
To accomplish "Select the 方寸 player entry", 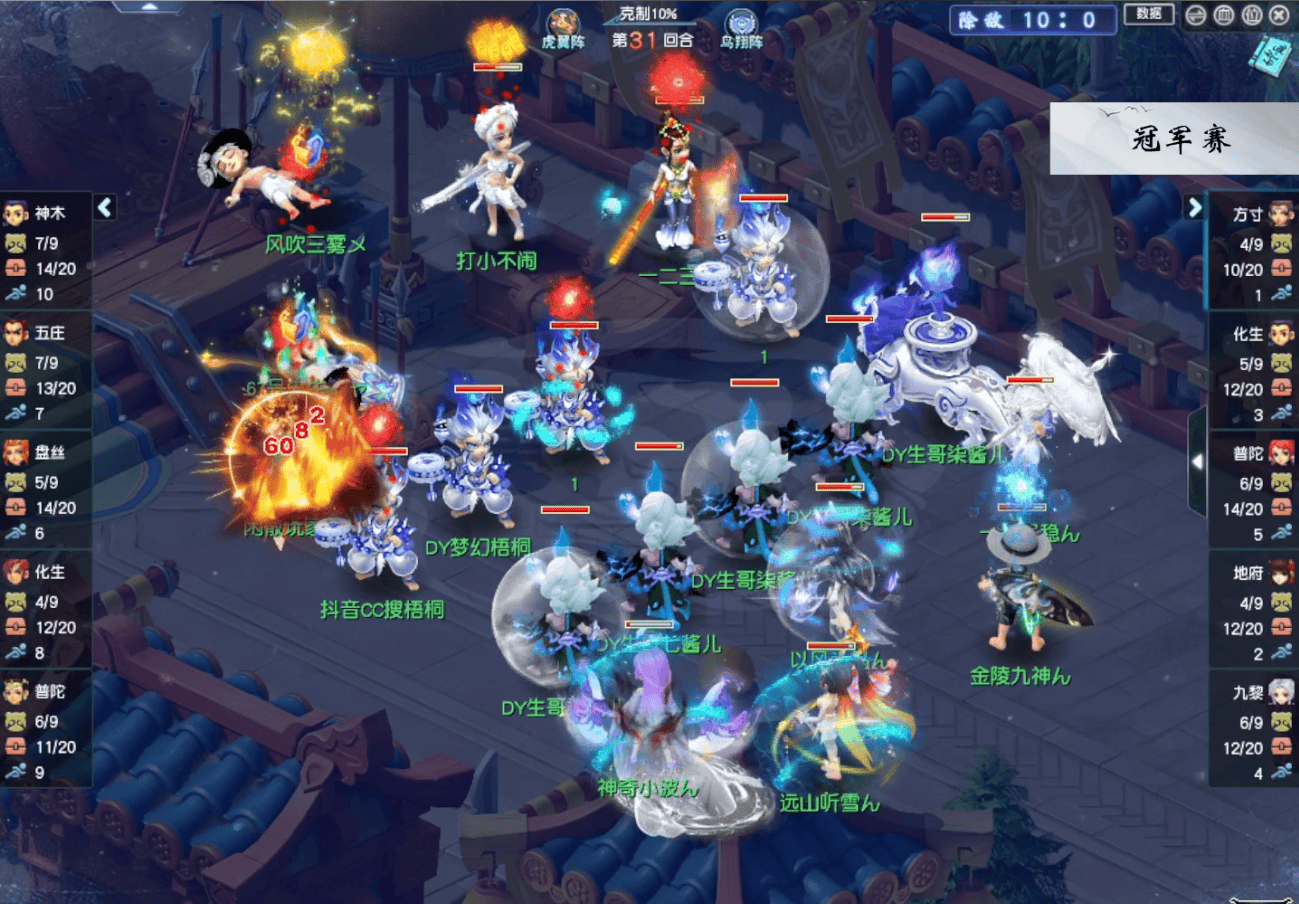I will pos(1254,250).
